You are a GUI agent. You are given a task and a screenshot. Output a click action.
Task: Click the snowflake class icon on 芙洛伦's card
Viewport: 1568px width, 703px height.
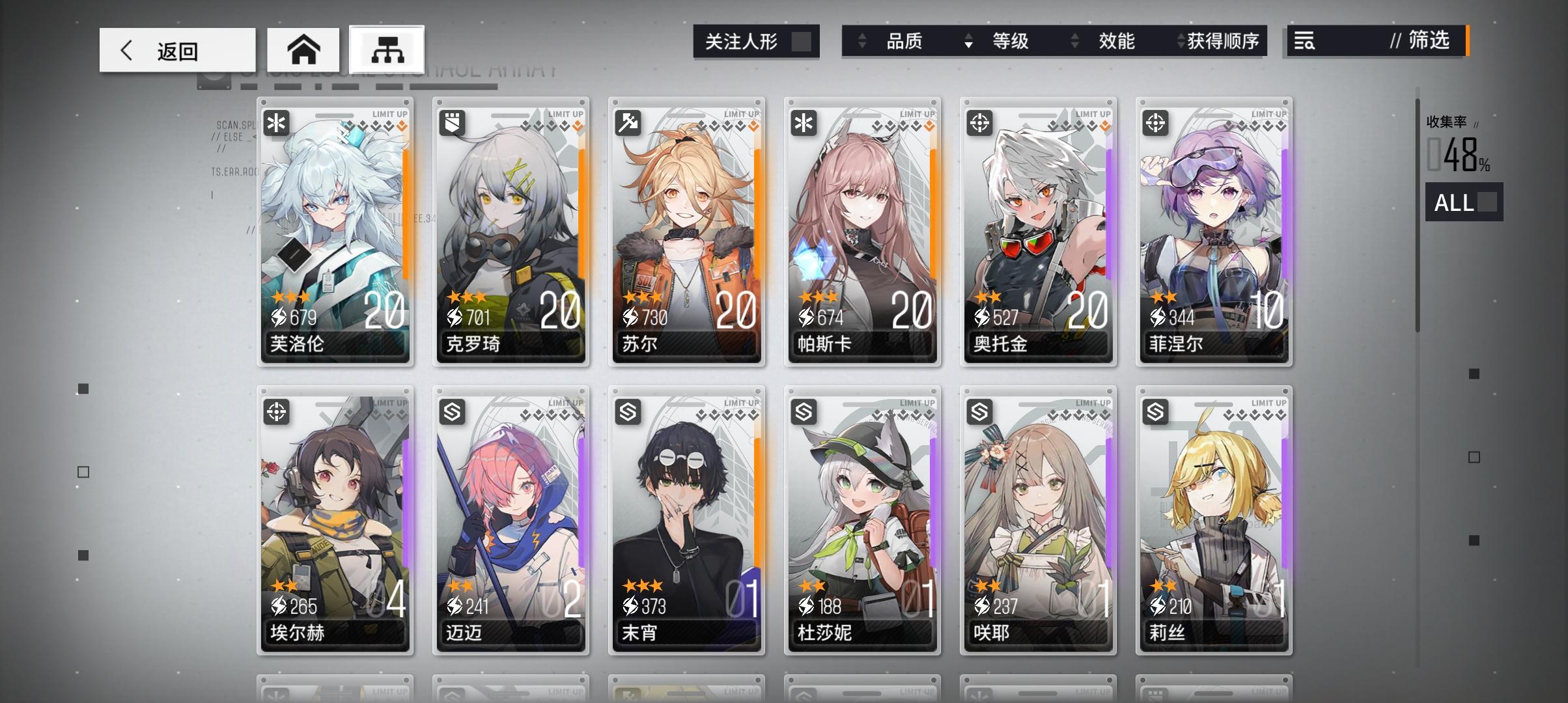point(277,123)
